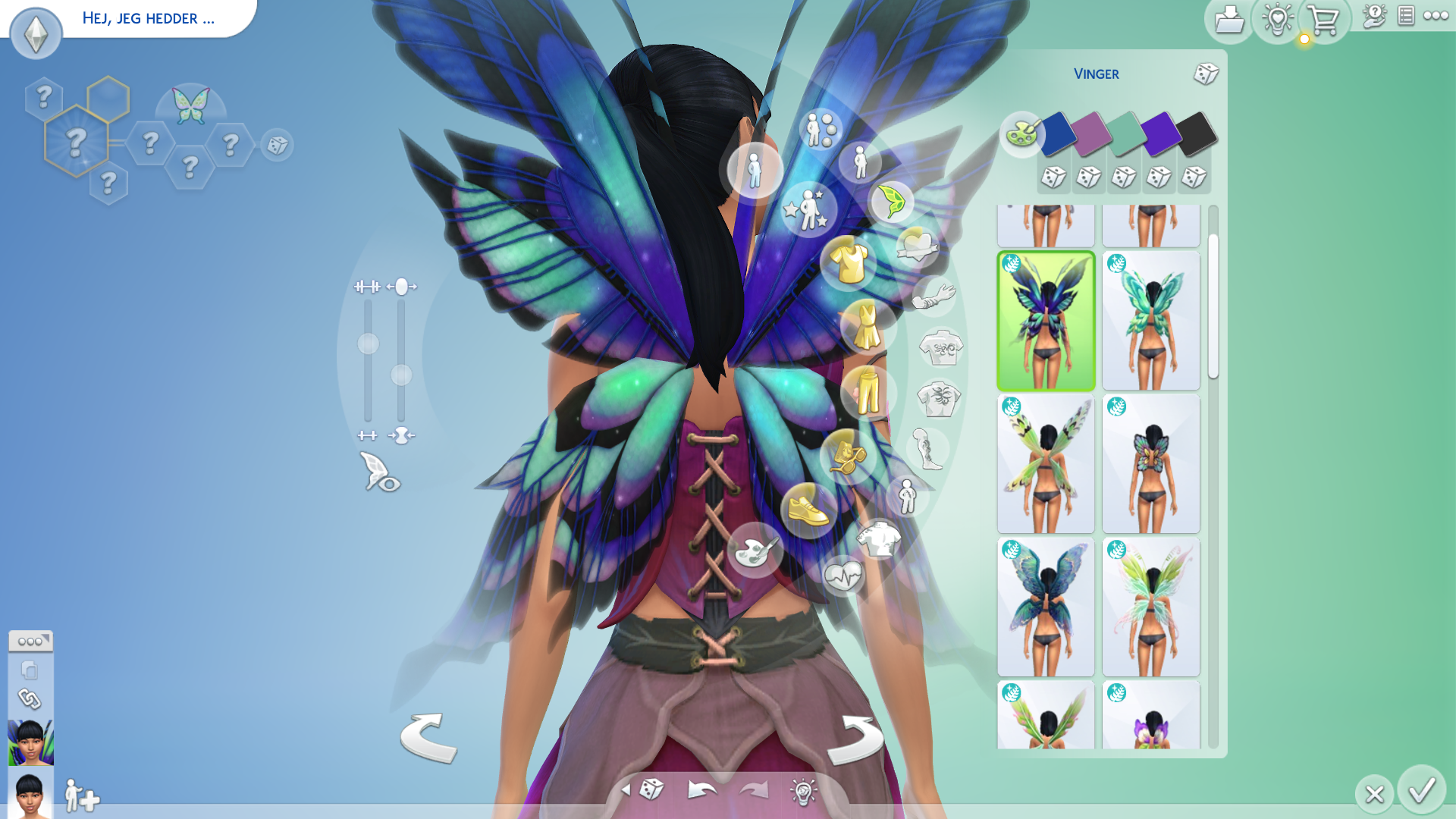Randomize traits with the dice icon
The width and height of the screenshot is (1456, 819).
[278, 145]
